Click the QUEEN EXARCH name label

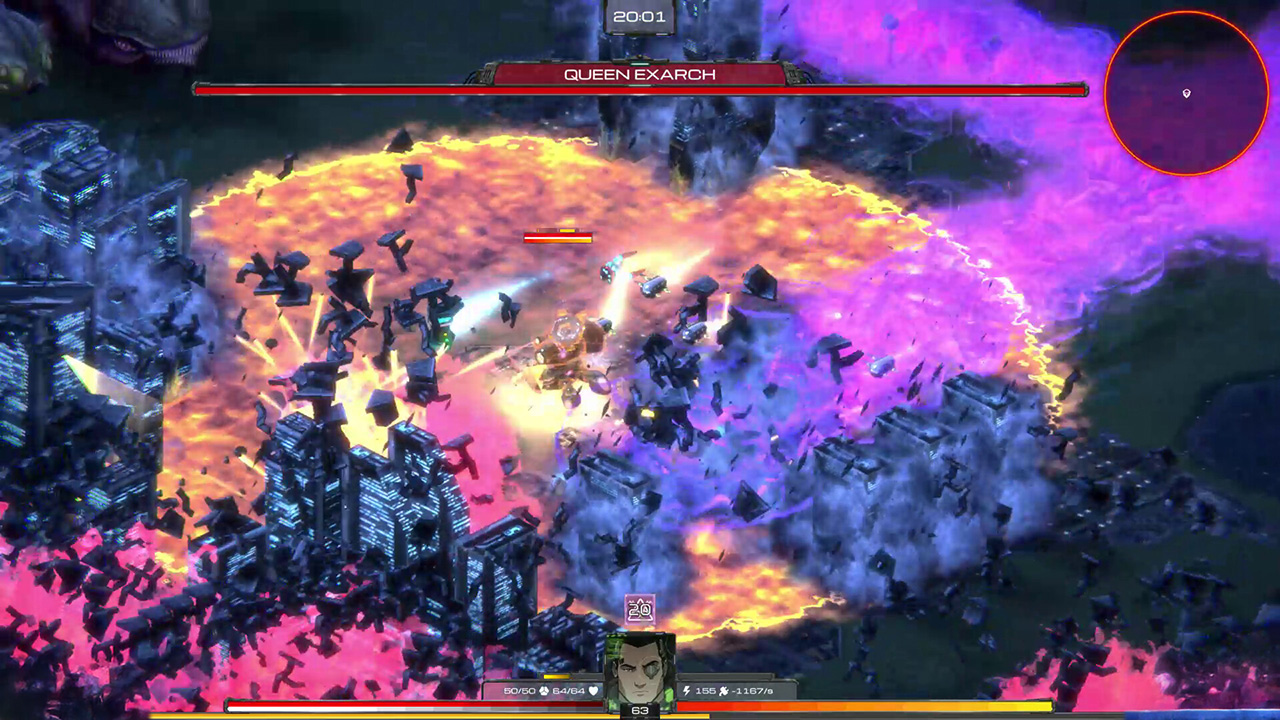640,73
